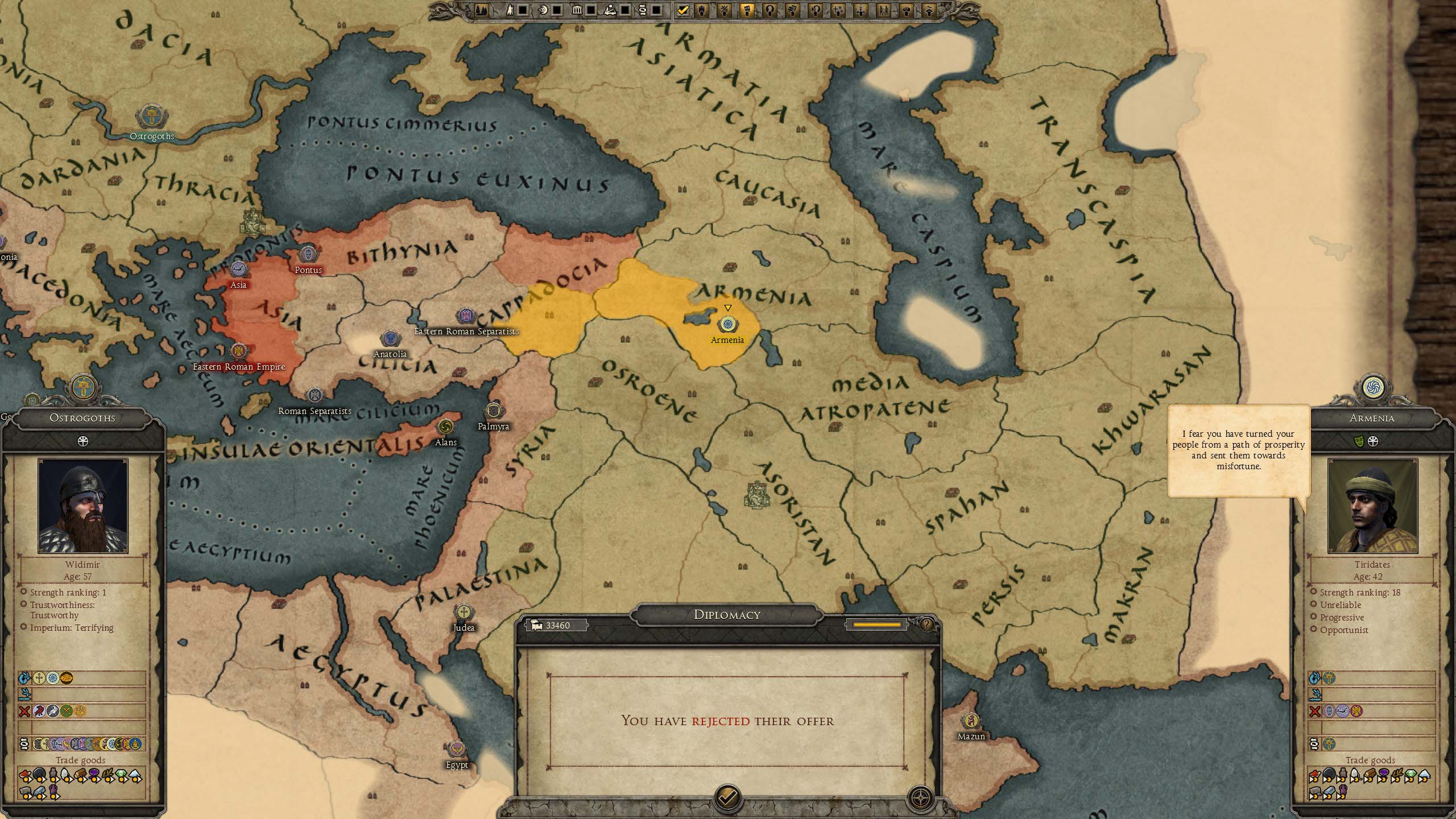
Task: Select the crossed swords filter in the top bar
Action: (725, 10)
